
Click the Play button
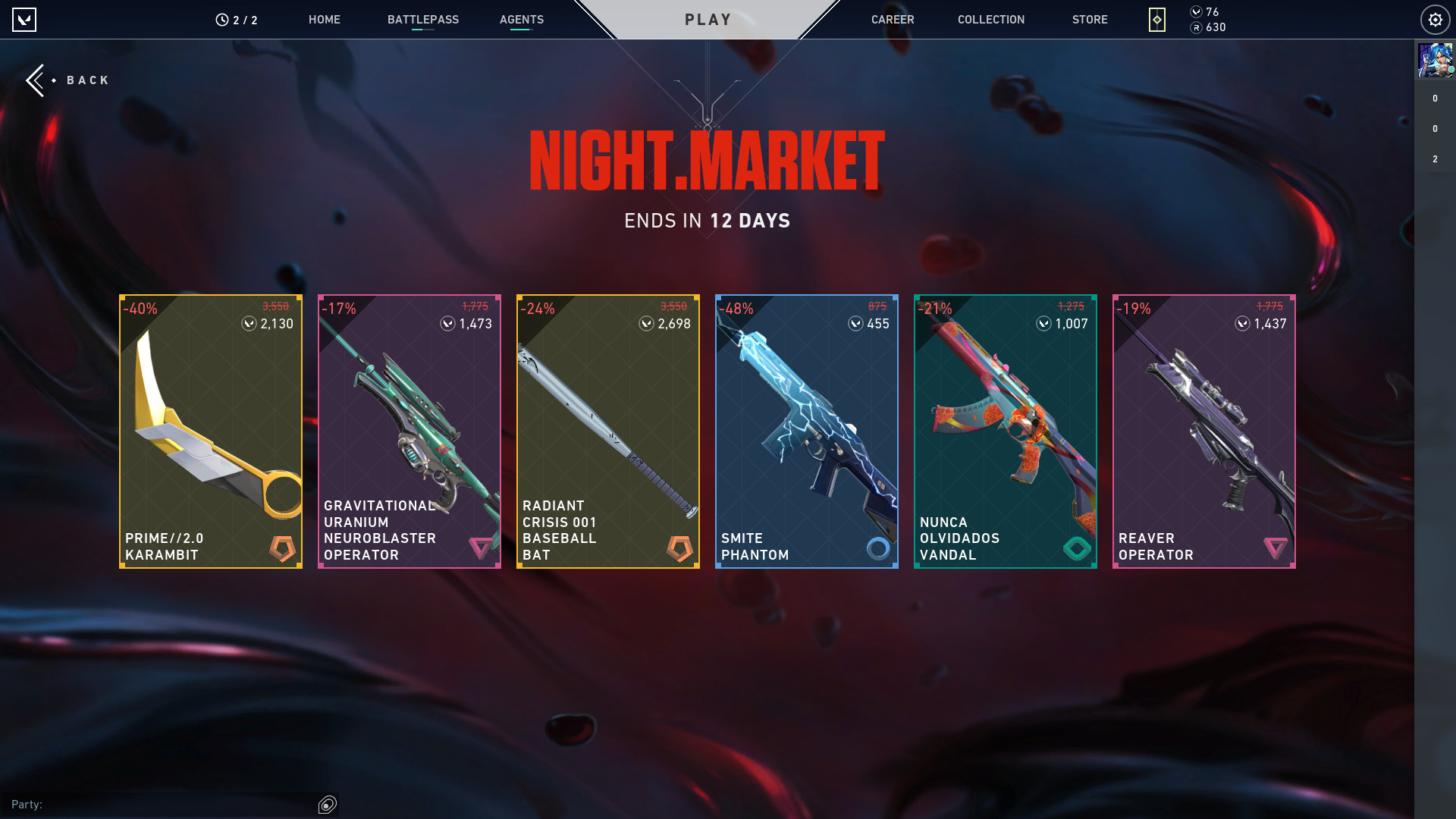(x=708, y=20)
